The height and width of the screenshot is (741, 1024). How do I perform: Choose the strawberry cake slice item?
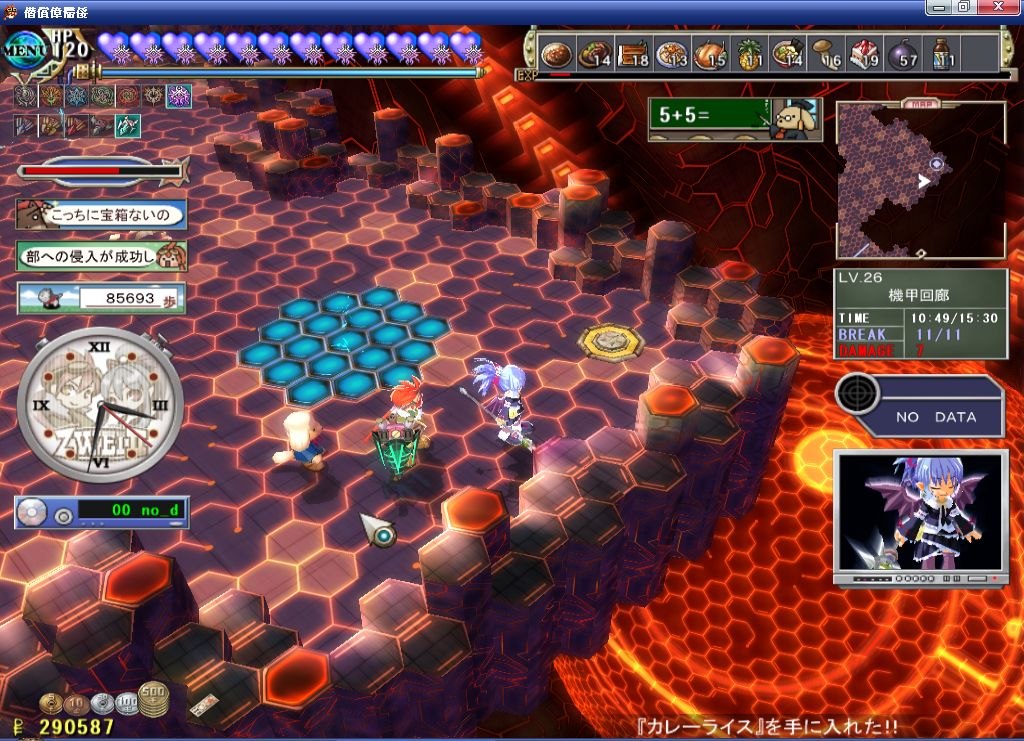863,54
